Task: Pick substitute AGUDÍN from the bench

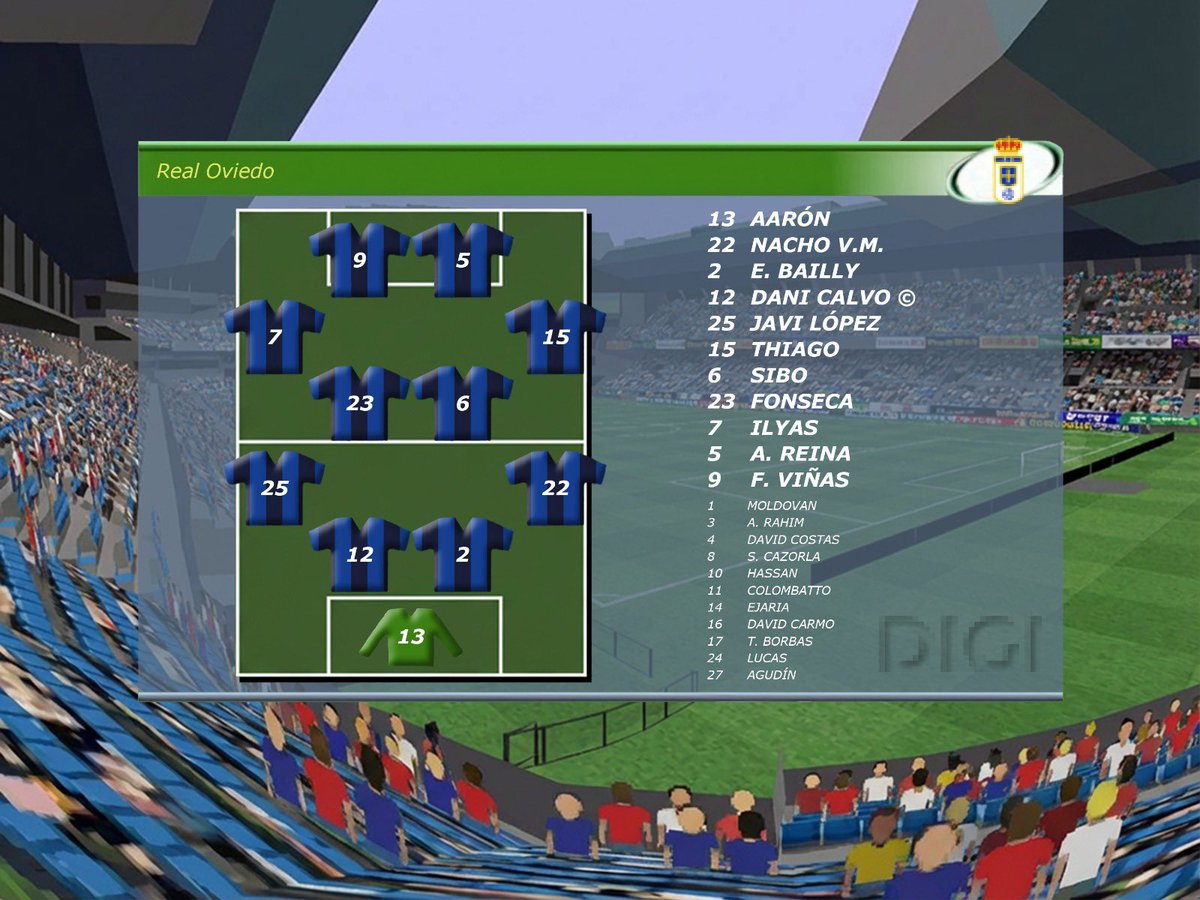Action: click(x=771, y=675)
